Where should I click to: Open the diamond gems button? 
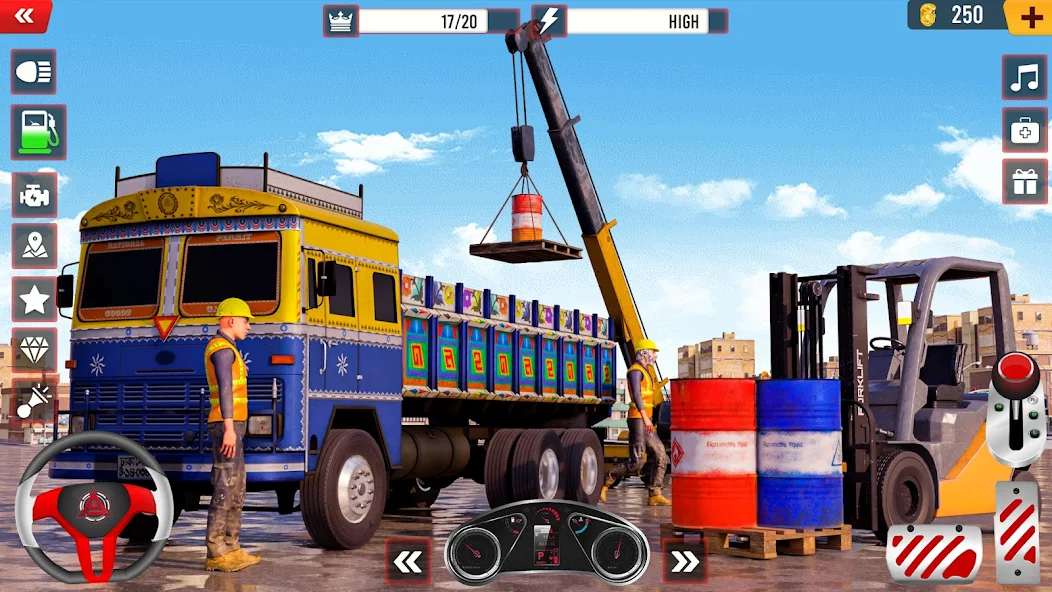coord(33,350)
